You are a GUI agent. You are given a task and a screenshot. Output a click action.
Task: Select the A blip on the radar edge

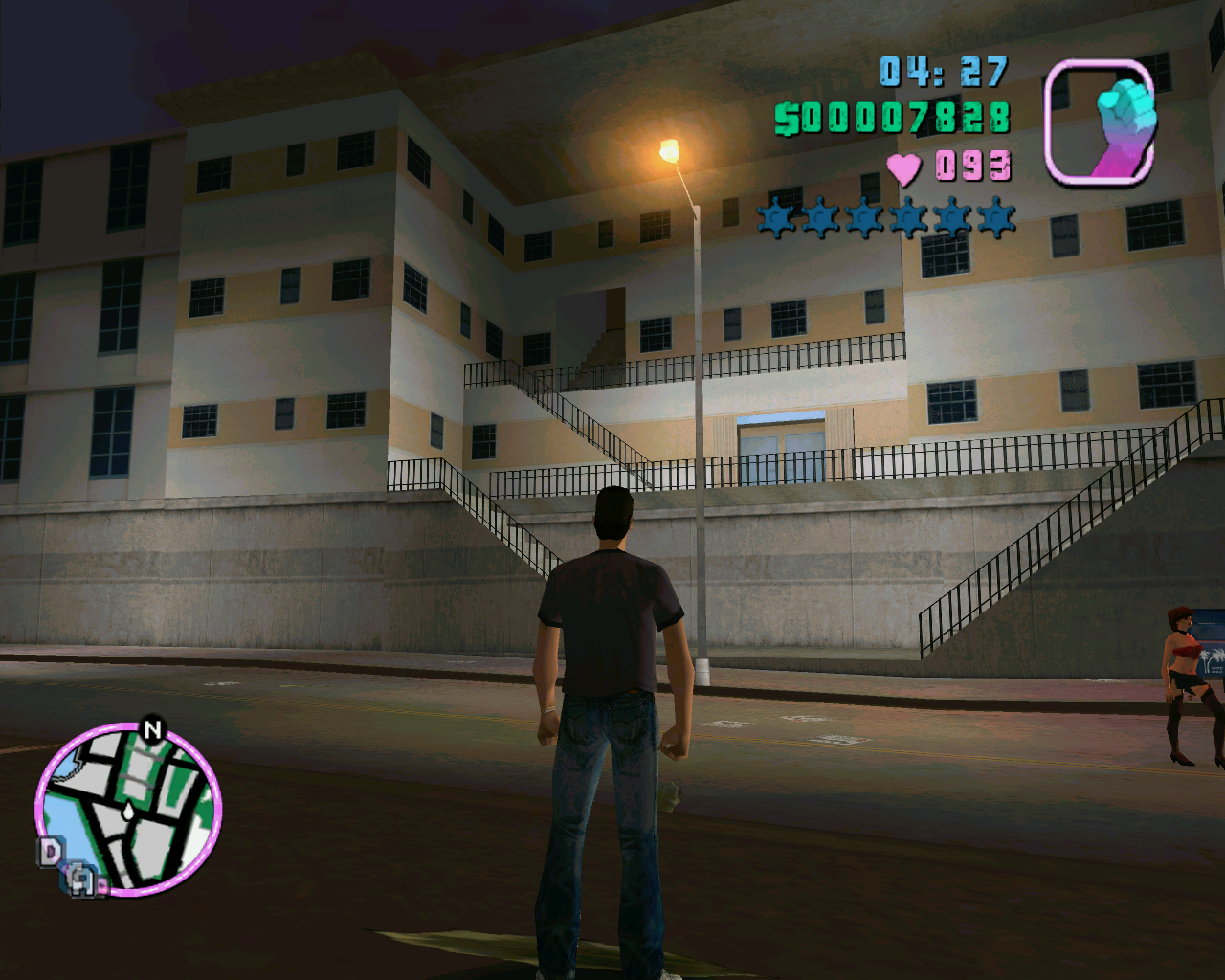(82, 880)
